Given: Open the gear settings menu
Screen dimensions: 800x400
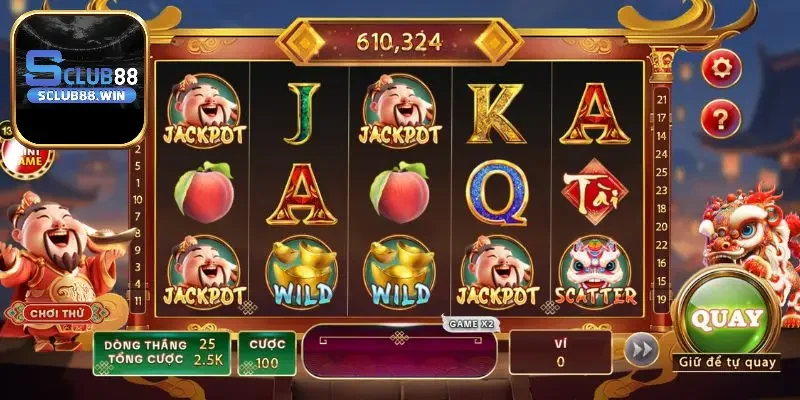Looking at the screenshot, I should (x=720, y=68).
